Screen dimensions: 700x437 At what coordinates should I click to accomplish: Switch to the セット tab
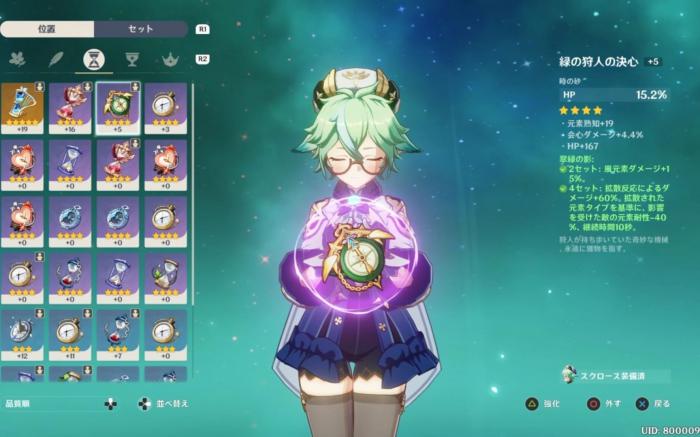141,29
